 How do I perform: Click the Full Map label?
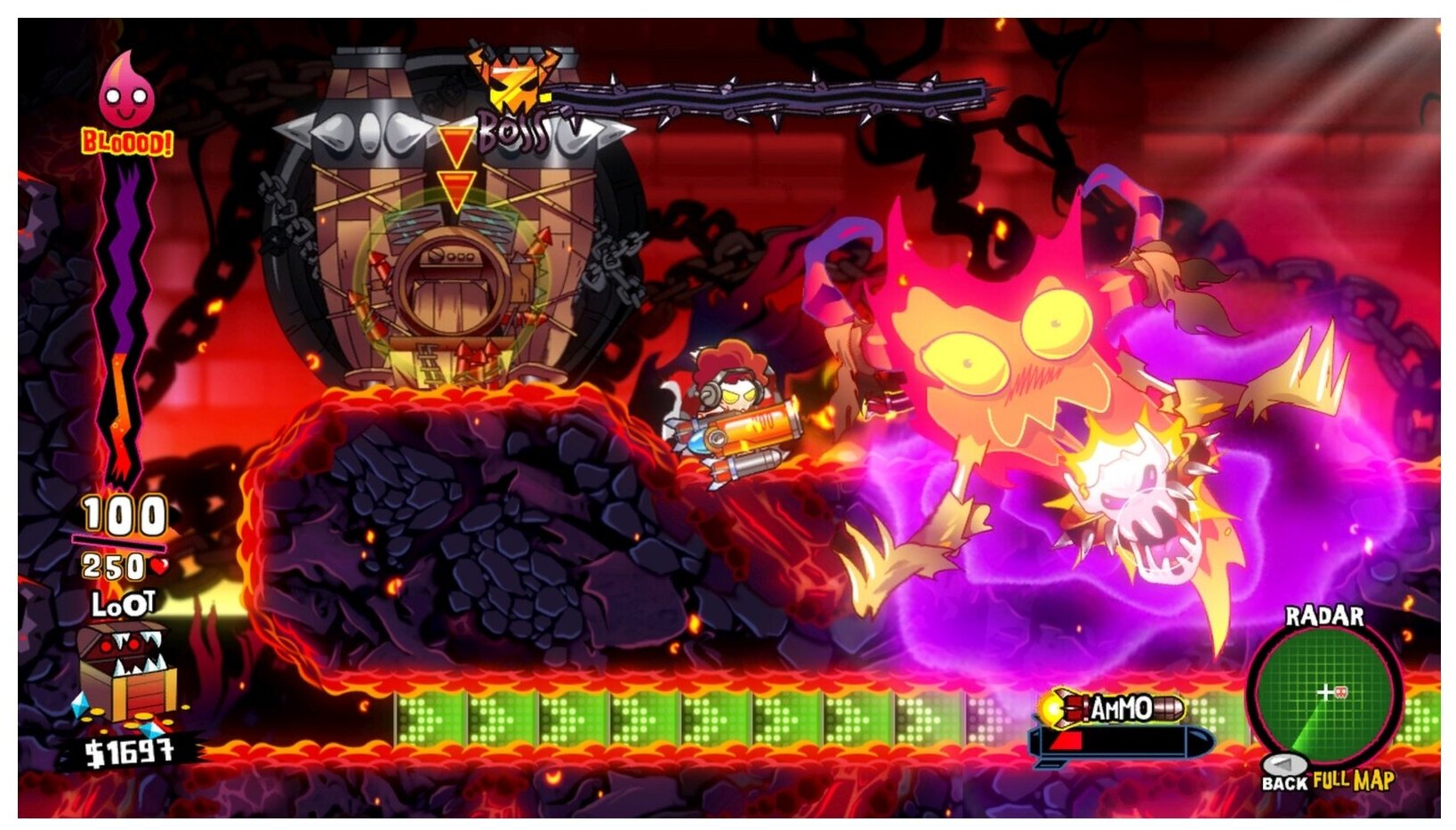[1353, 780]
